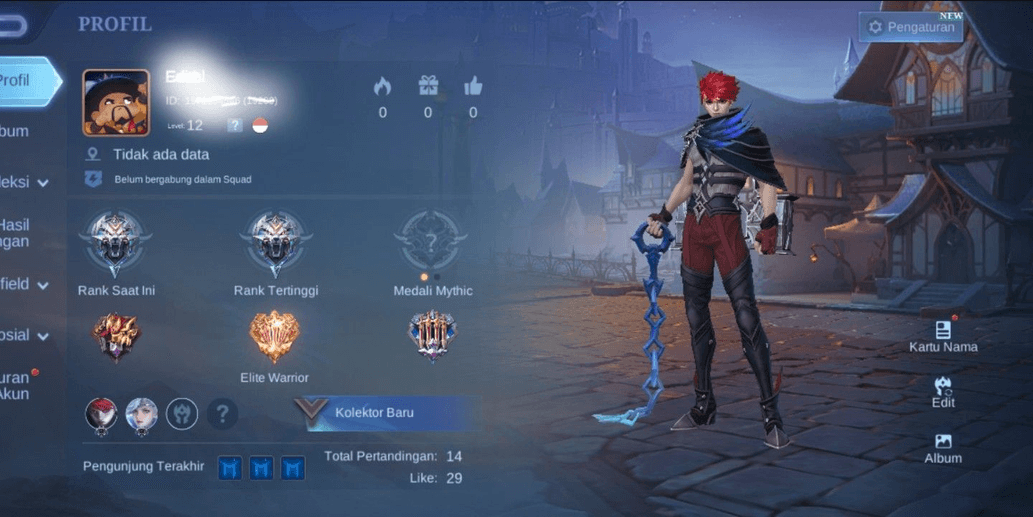Click the gift box icon
1033x517 pixels.
click(428, 87)
